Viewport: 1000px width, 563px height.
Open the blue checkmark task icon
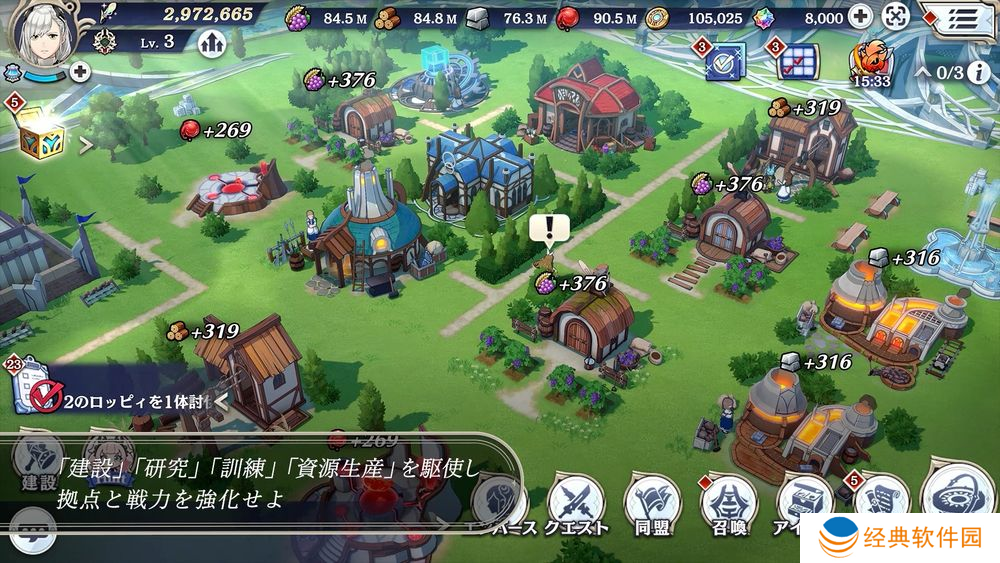tap(724, 61)
